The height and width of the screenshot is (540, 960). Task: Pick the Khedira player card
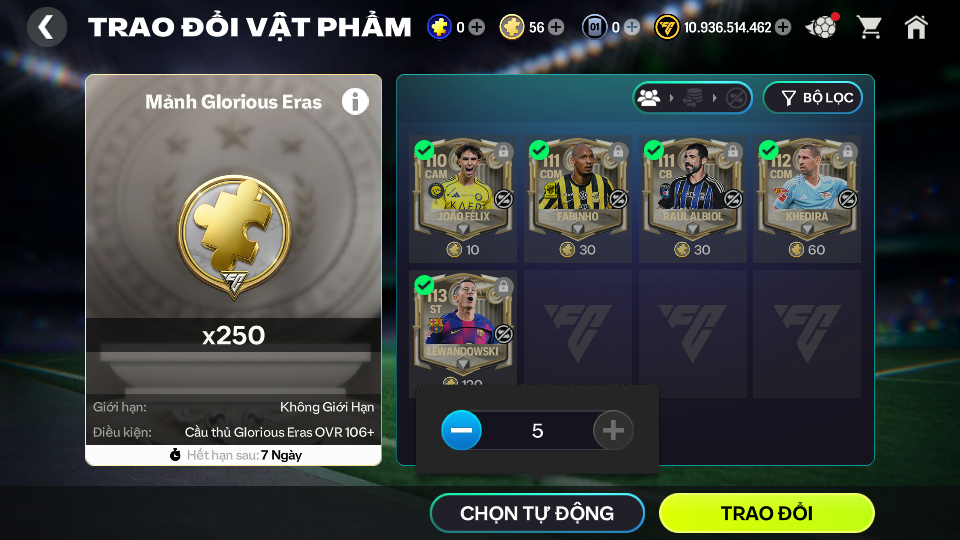(x=806, y=188)
